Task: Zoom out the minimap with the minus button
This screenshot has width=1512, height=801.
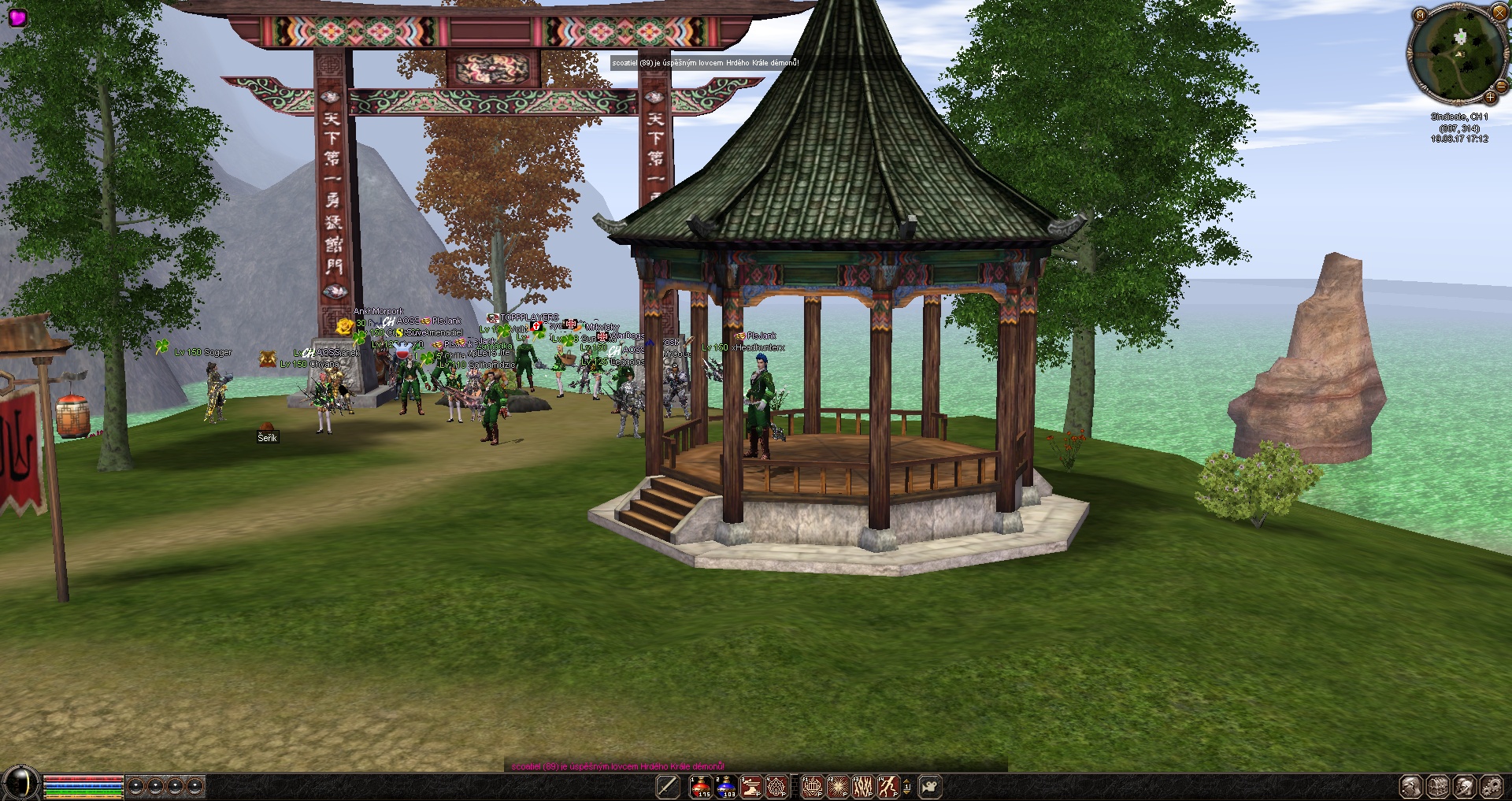Action: (1501, 85)
